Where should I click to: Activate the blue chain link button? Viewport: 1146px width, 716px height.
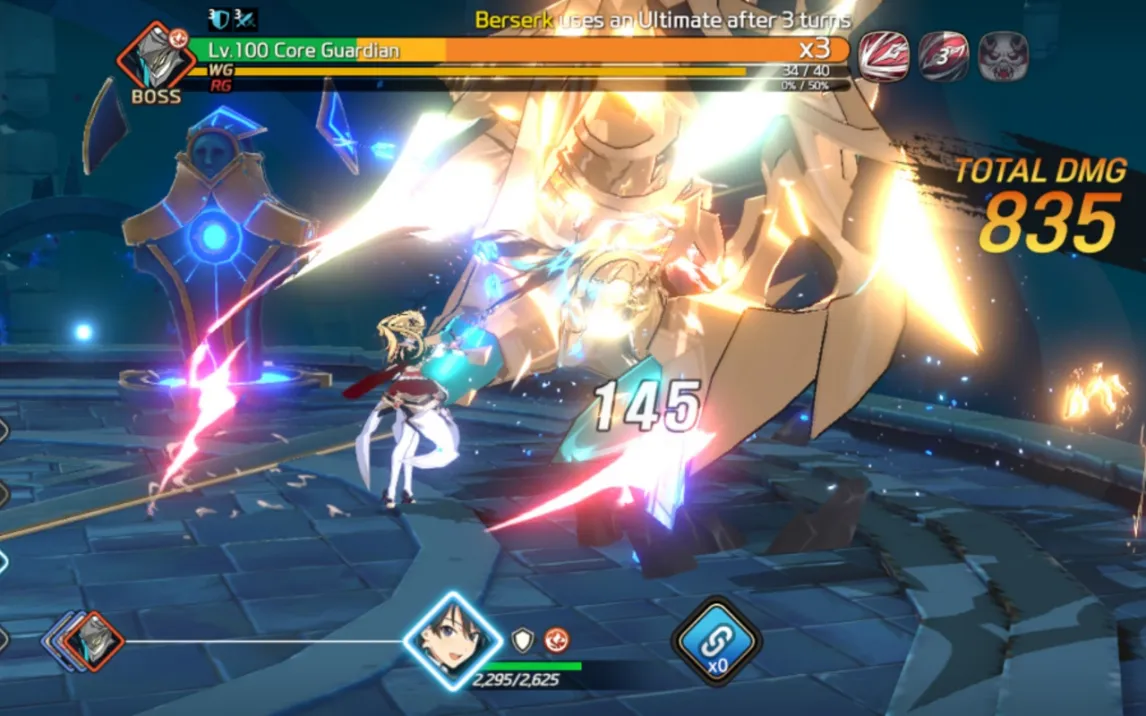(x=716, y=640)
